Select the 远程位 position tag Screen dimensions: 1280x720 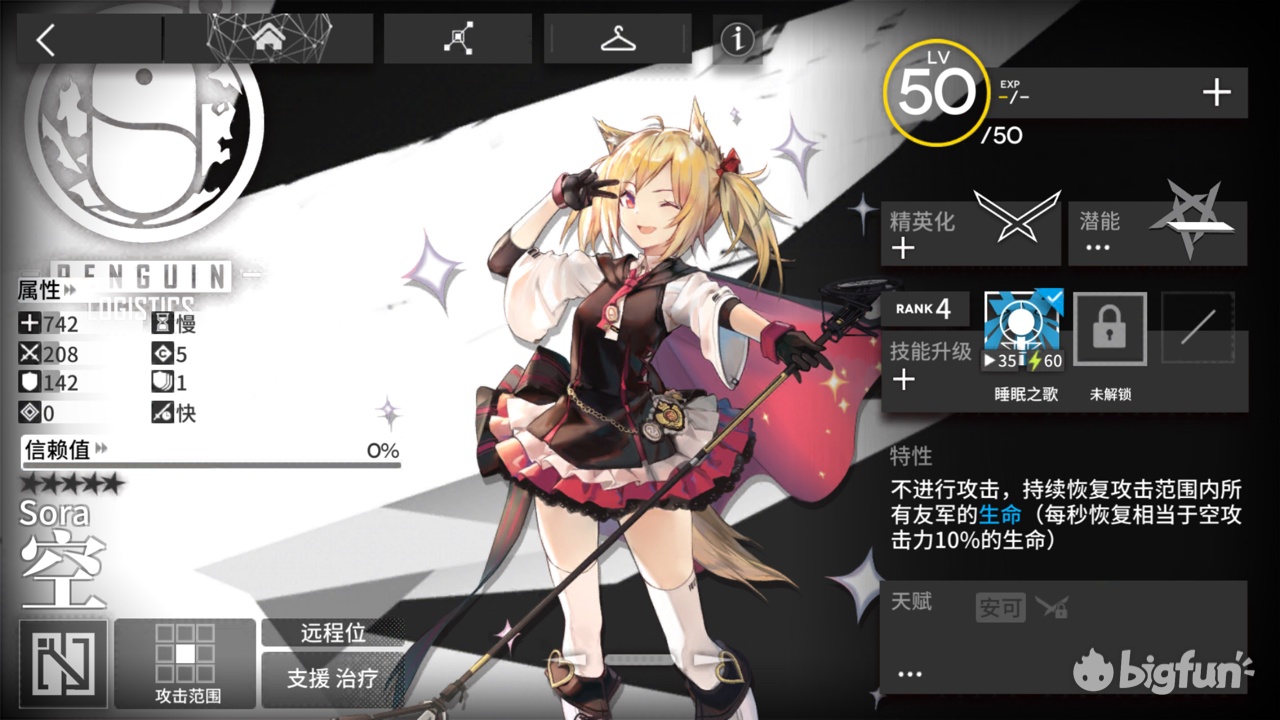tap(335, 632)
